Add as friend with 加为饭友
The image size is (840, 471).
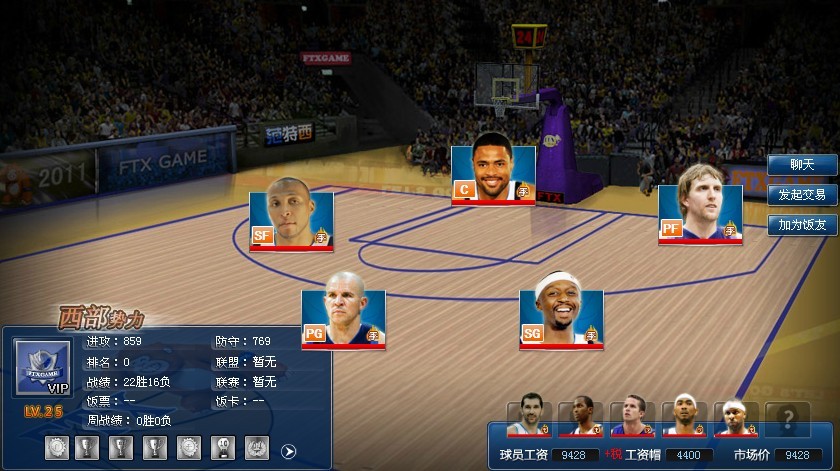click(802, 225)
